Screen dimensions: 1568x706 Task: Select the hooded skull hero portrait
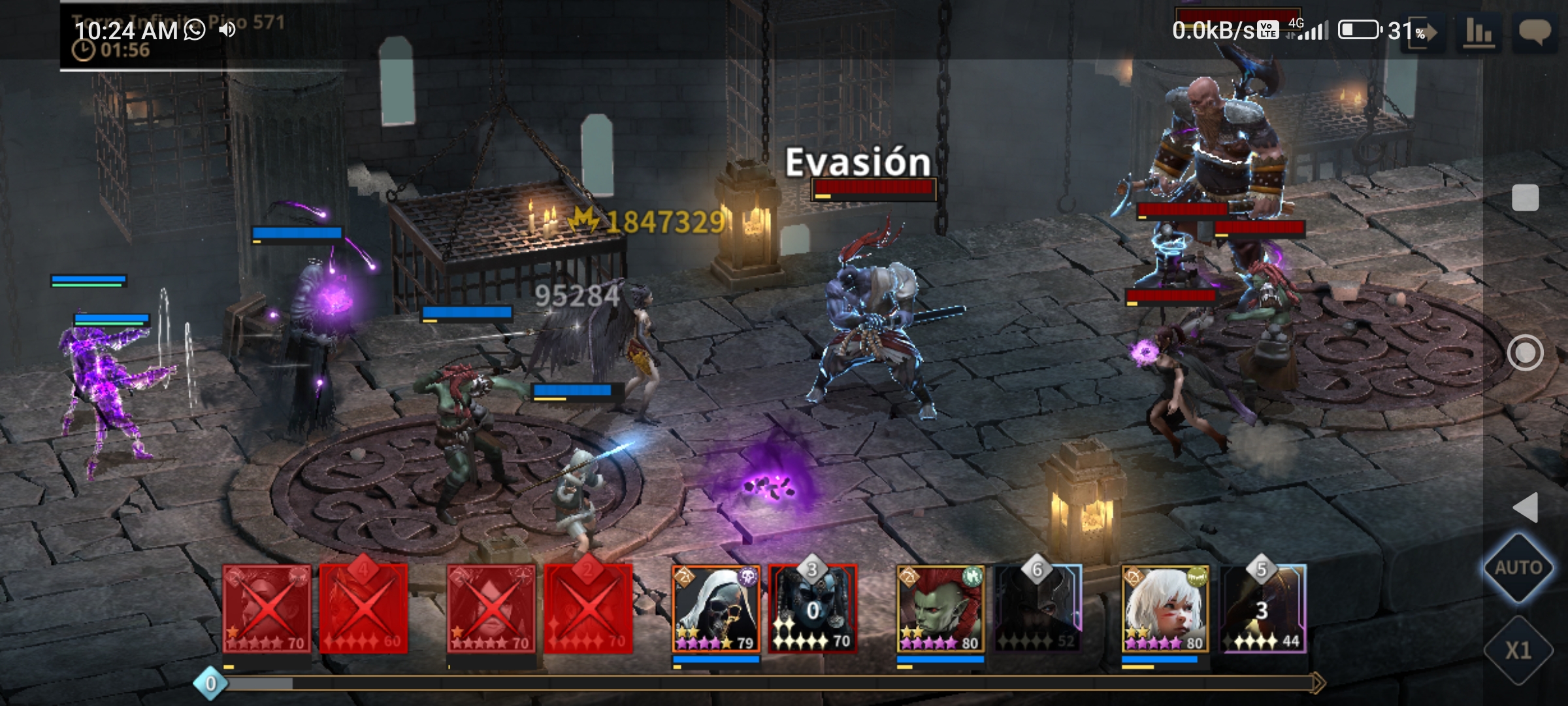[x=716, y=609]
